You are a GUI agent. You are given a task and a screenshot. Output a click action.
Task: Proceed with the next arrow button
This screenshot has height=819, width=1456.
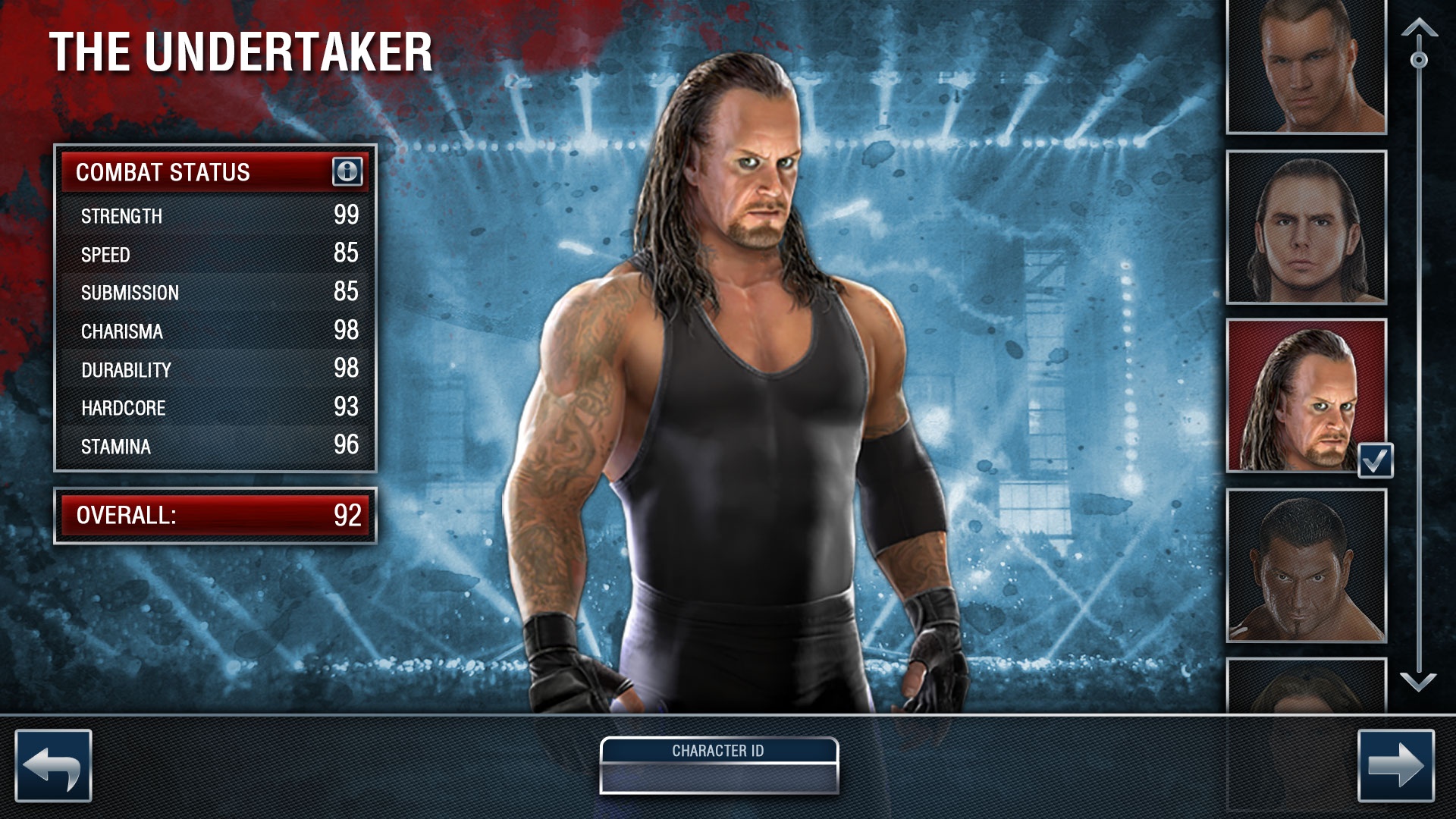point(1395,766)
